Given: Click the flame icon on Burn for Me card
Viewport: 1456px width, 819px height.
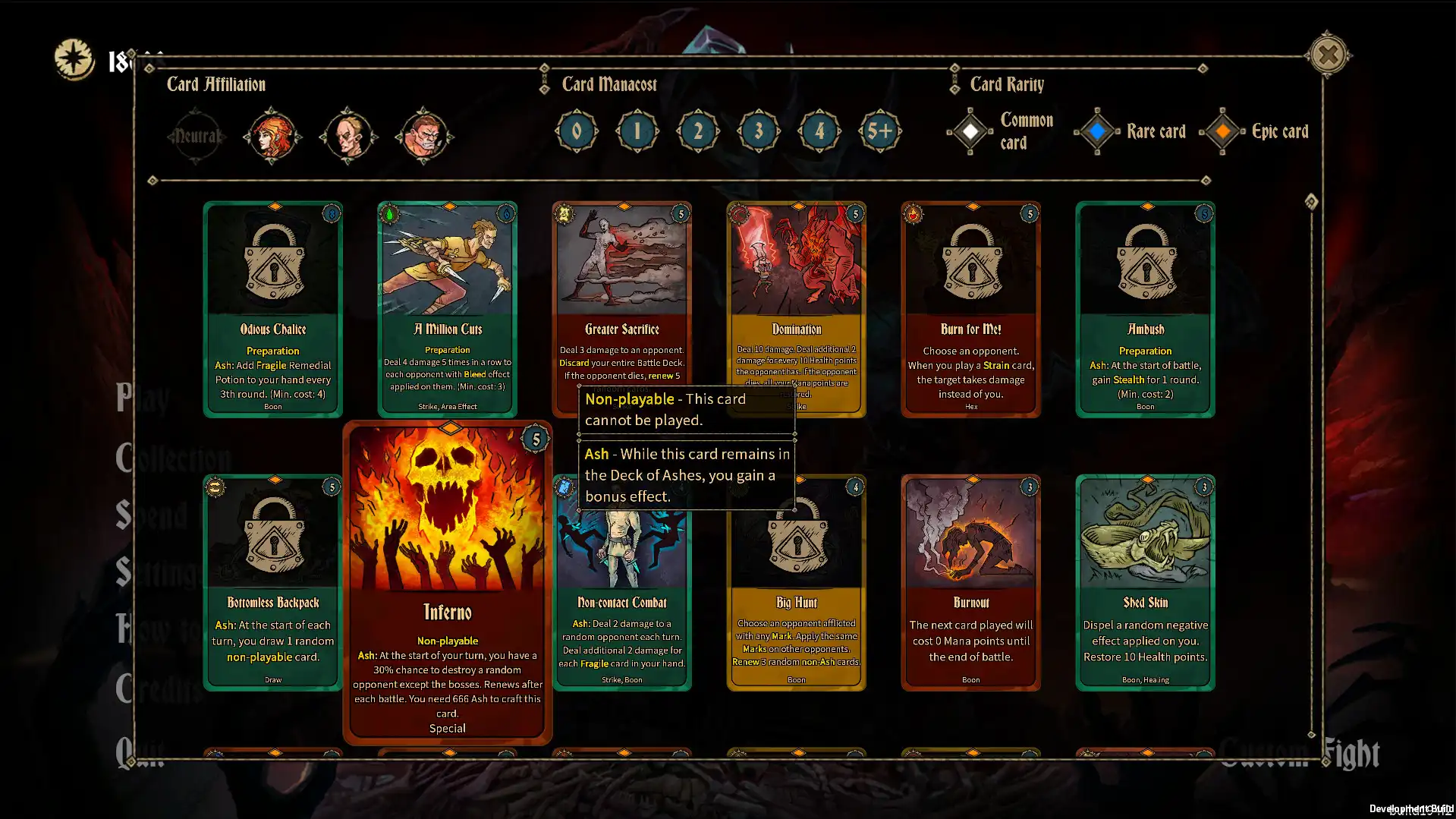Looking at the screenshot, I should click(x=913, y=214).
